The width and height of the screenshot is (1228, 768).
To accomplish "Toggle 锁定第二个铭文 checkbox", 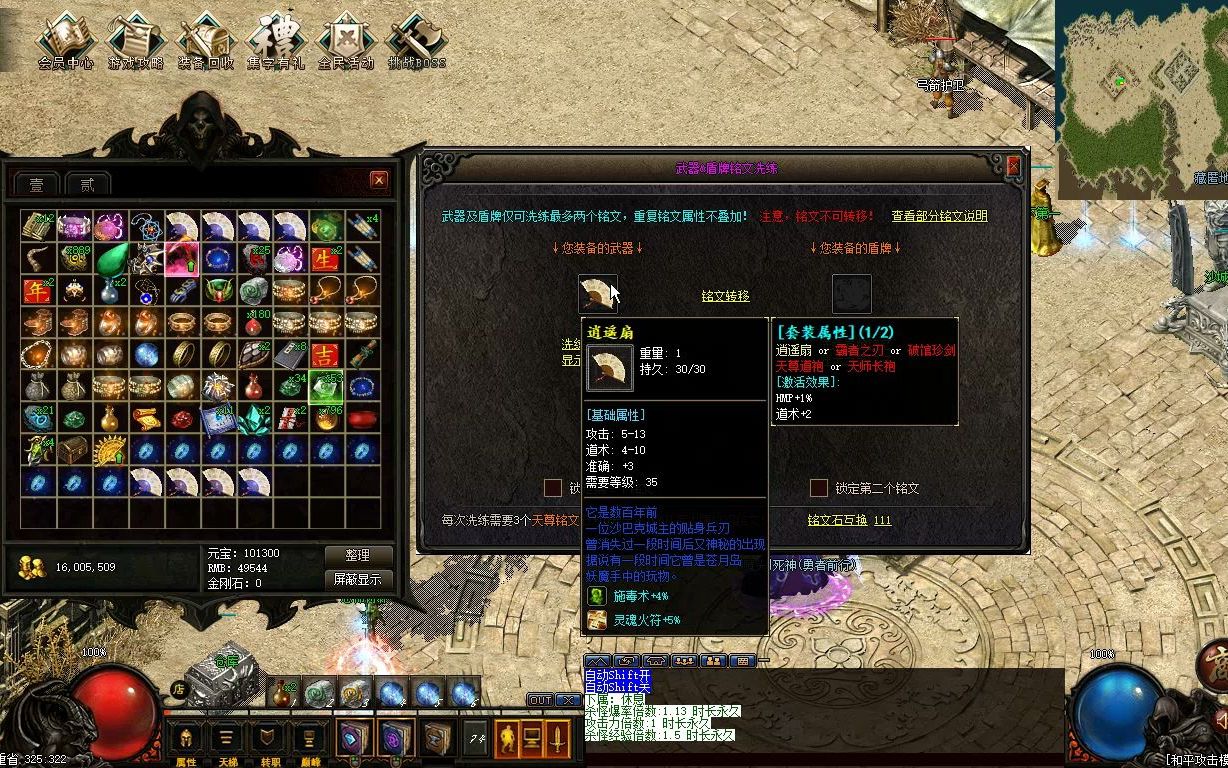I will 819,488.
